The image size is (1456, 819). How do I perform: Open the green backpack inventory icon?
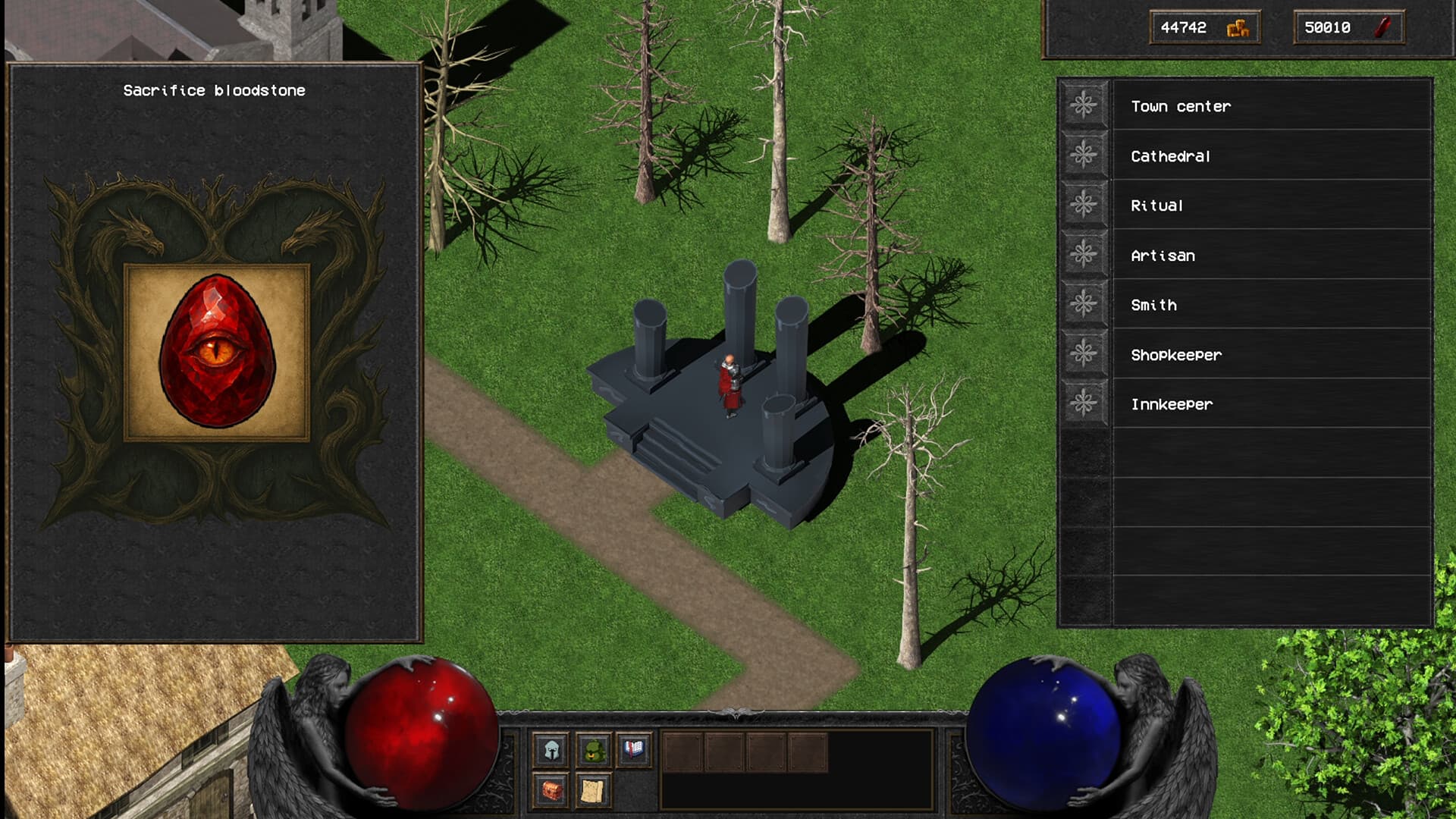coord(592,752)
